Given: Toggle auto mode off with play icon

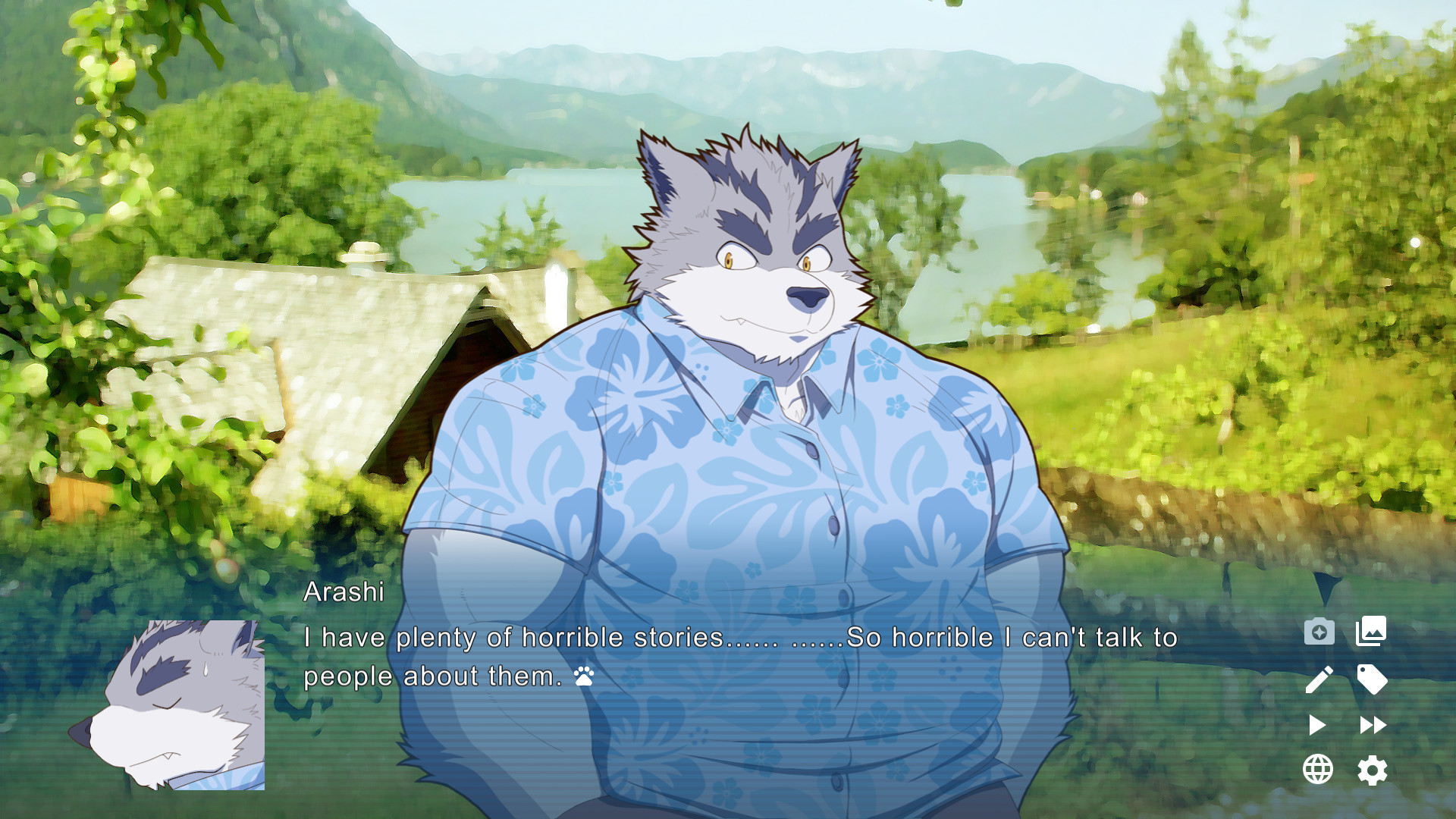Looking at the screenshot, I should click(1319, 726).
